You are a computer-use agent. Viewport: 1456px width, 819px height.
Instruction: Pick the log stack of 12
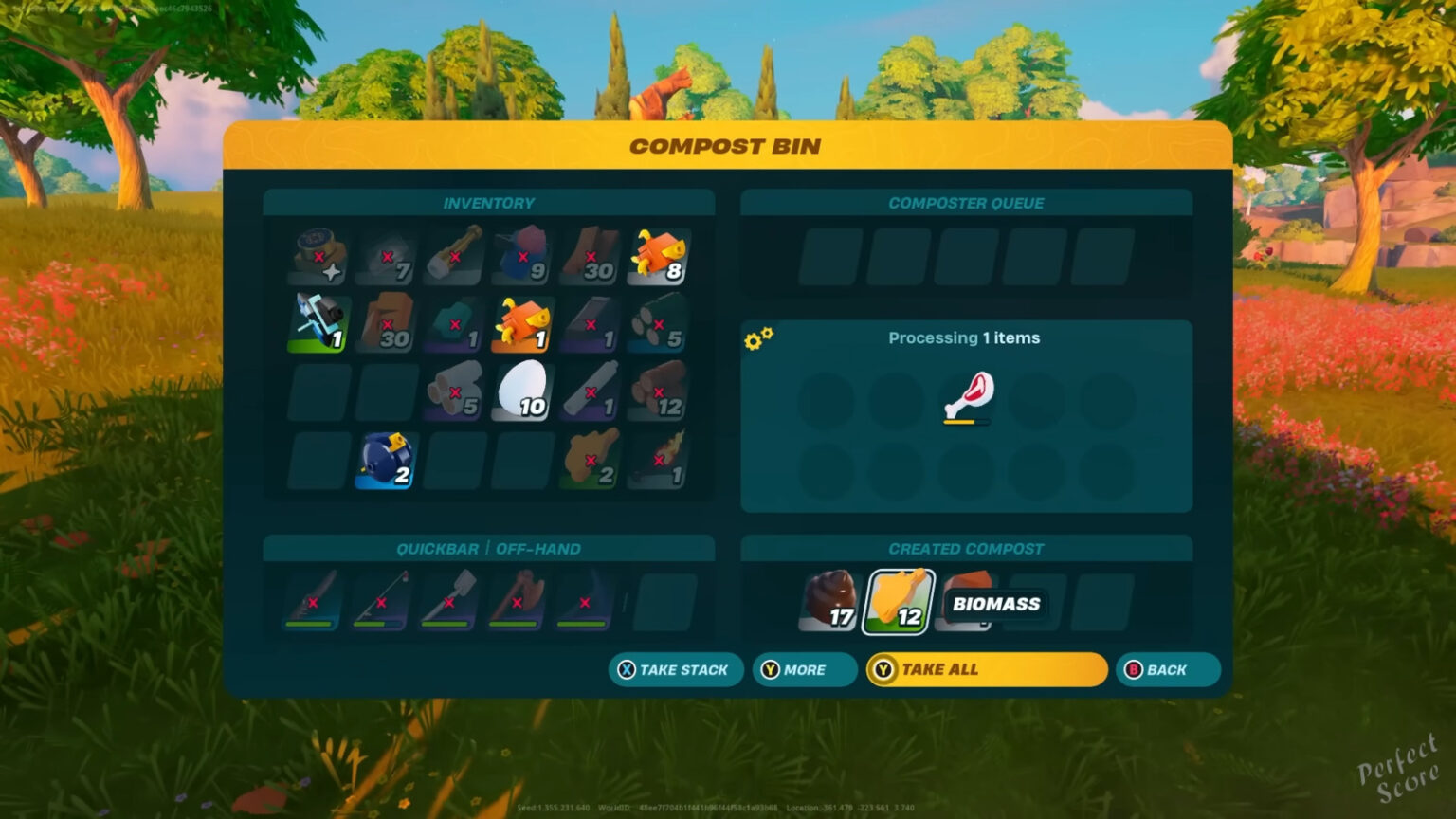(659, 391)
